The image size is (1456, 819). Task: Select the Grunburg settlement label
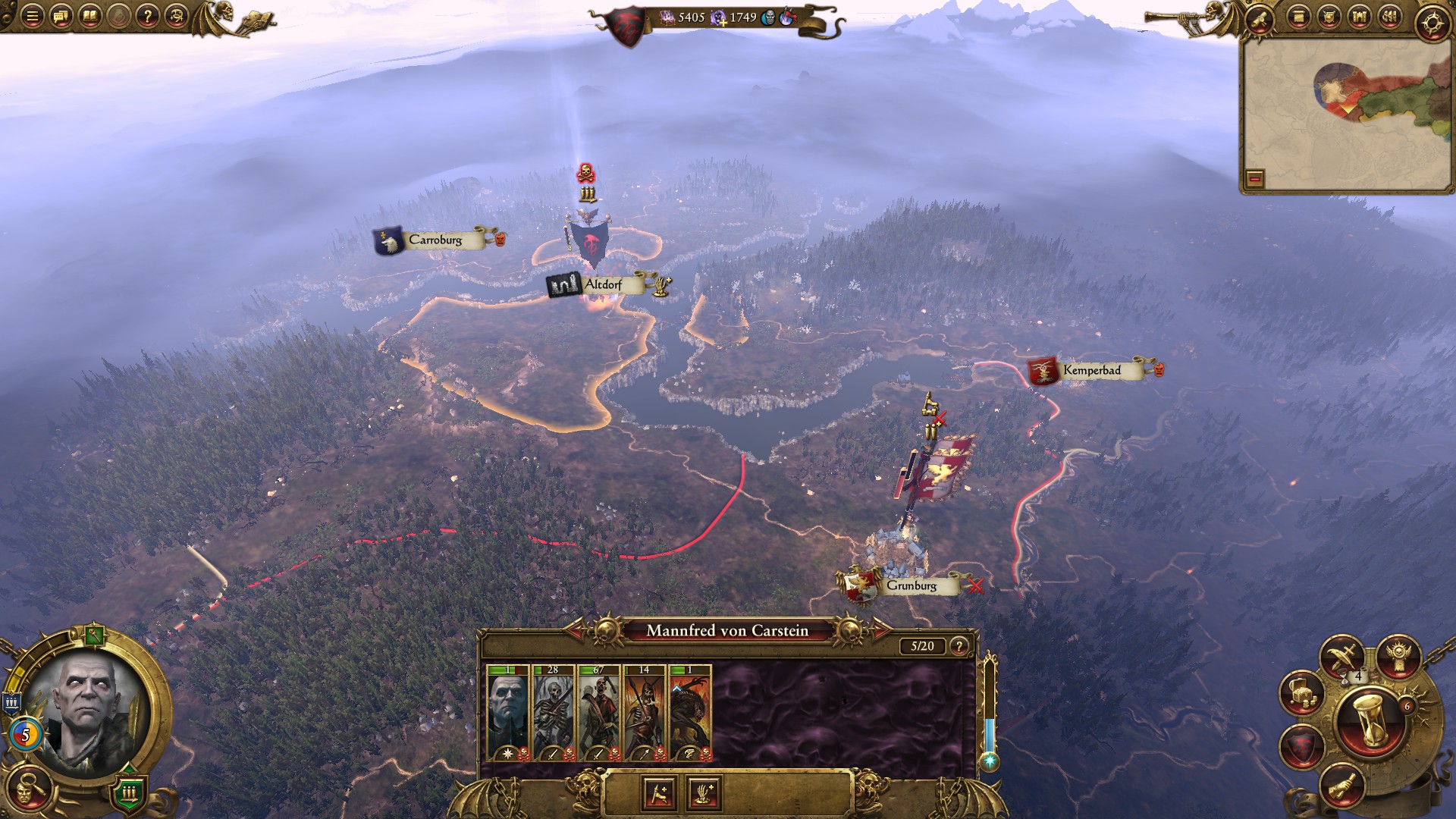[x=911, y=585]
